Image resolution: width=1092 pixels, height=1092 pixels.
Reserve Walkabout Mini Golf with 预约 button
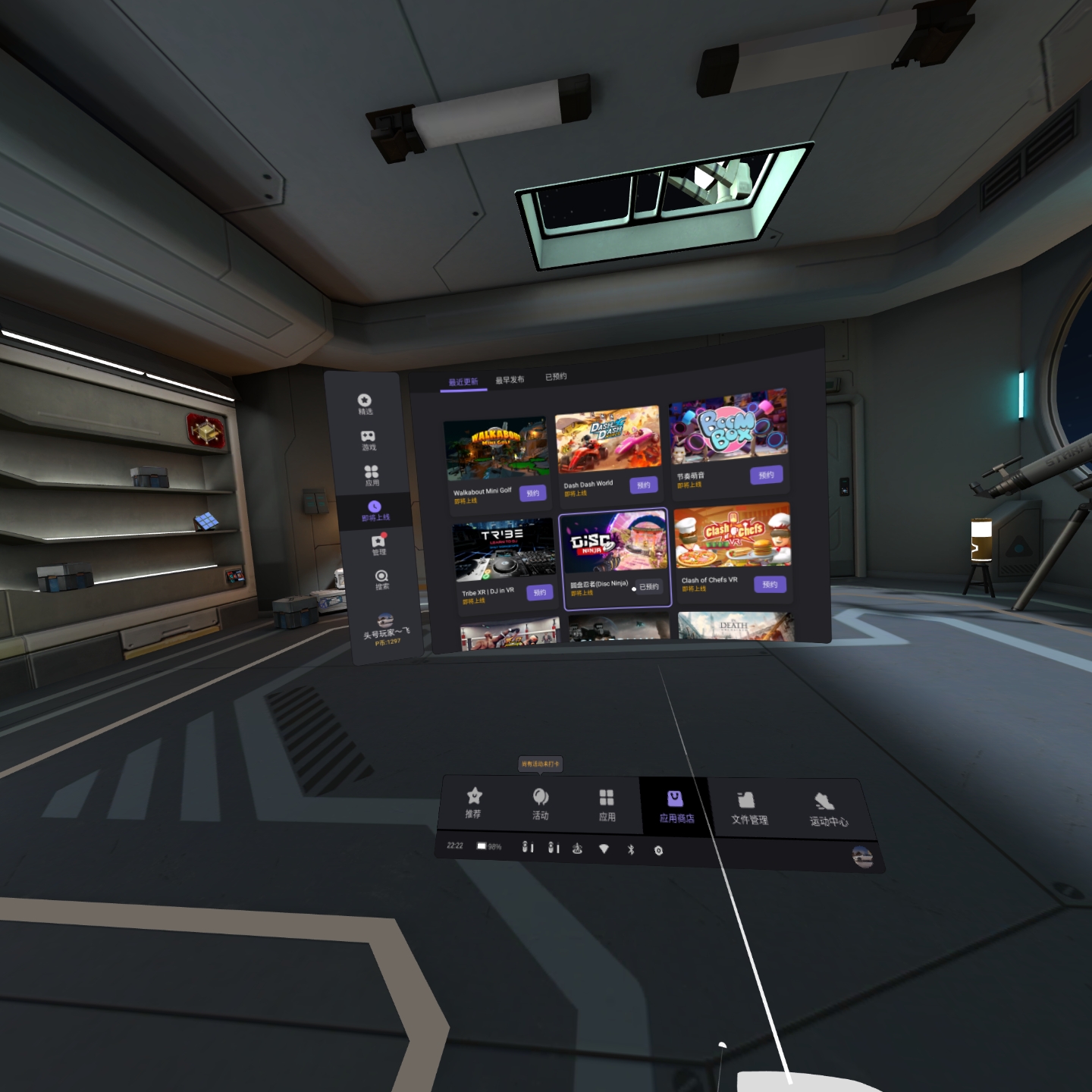coord(533,494)
